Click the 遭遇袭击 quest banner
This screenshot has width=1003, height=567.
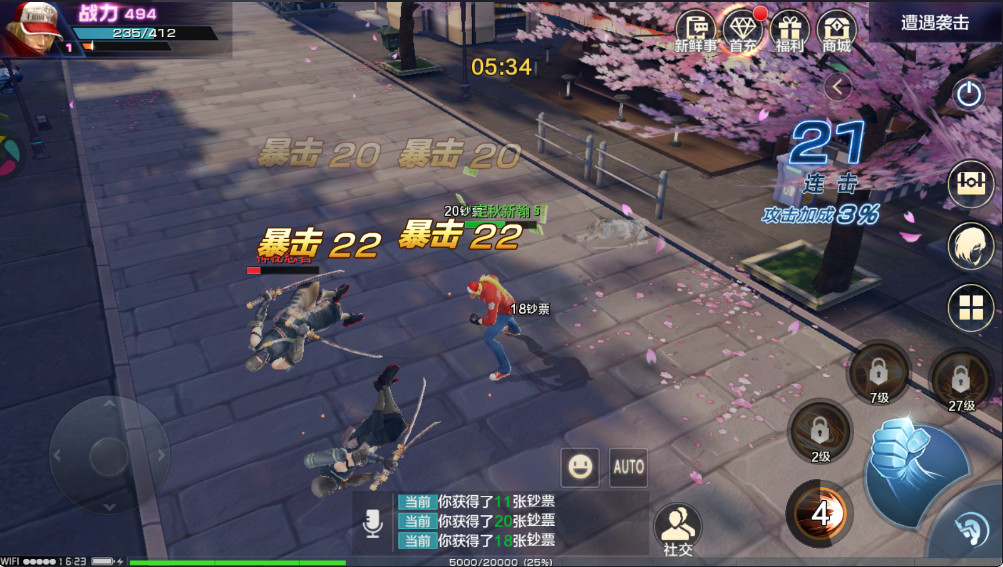coord(935,22)
